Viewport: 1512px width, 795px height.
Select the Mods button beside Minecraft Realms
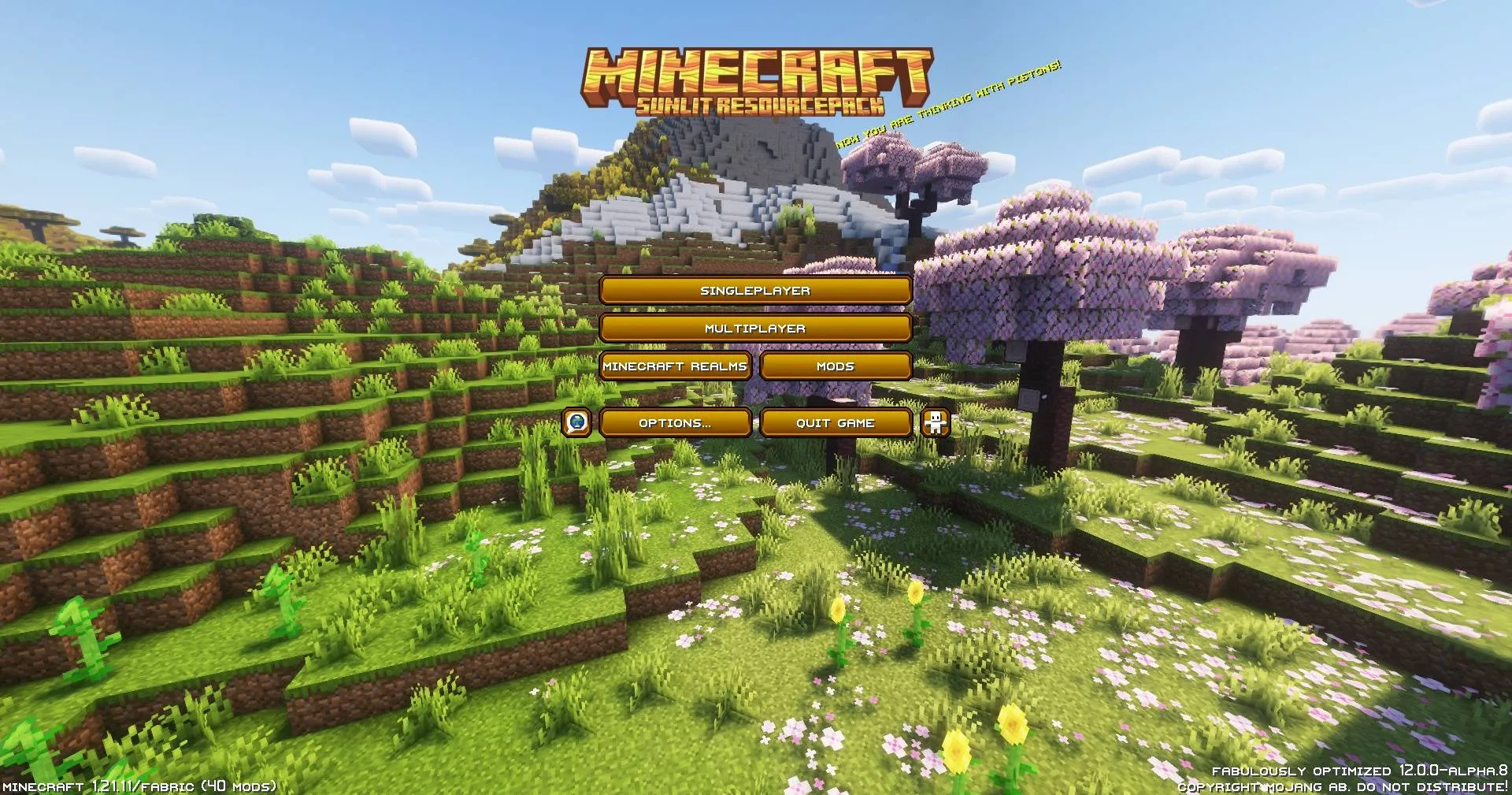pos(835,366)
